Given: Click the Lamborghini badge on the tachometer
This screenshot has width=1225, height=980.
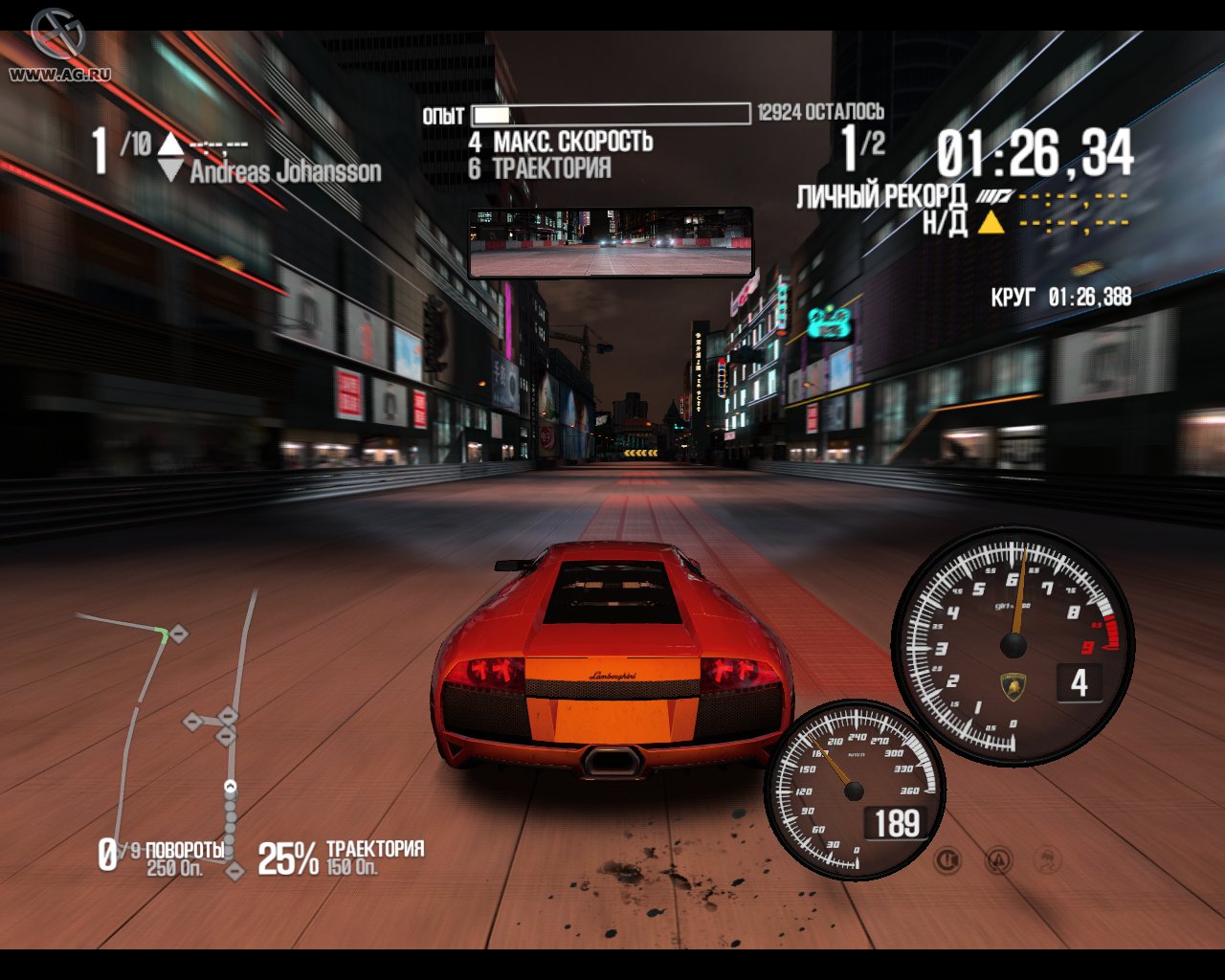Looking at the screenshot, I should (x=1013, y=687).
